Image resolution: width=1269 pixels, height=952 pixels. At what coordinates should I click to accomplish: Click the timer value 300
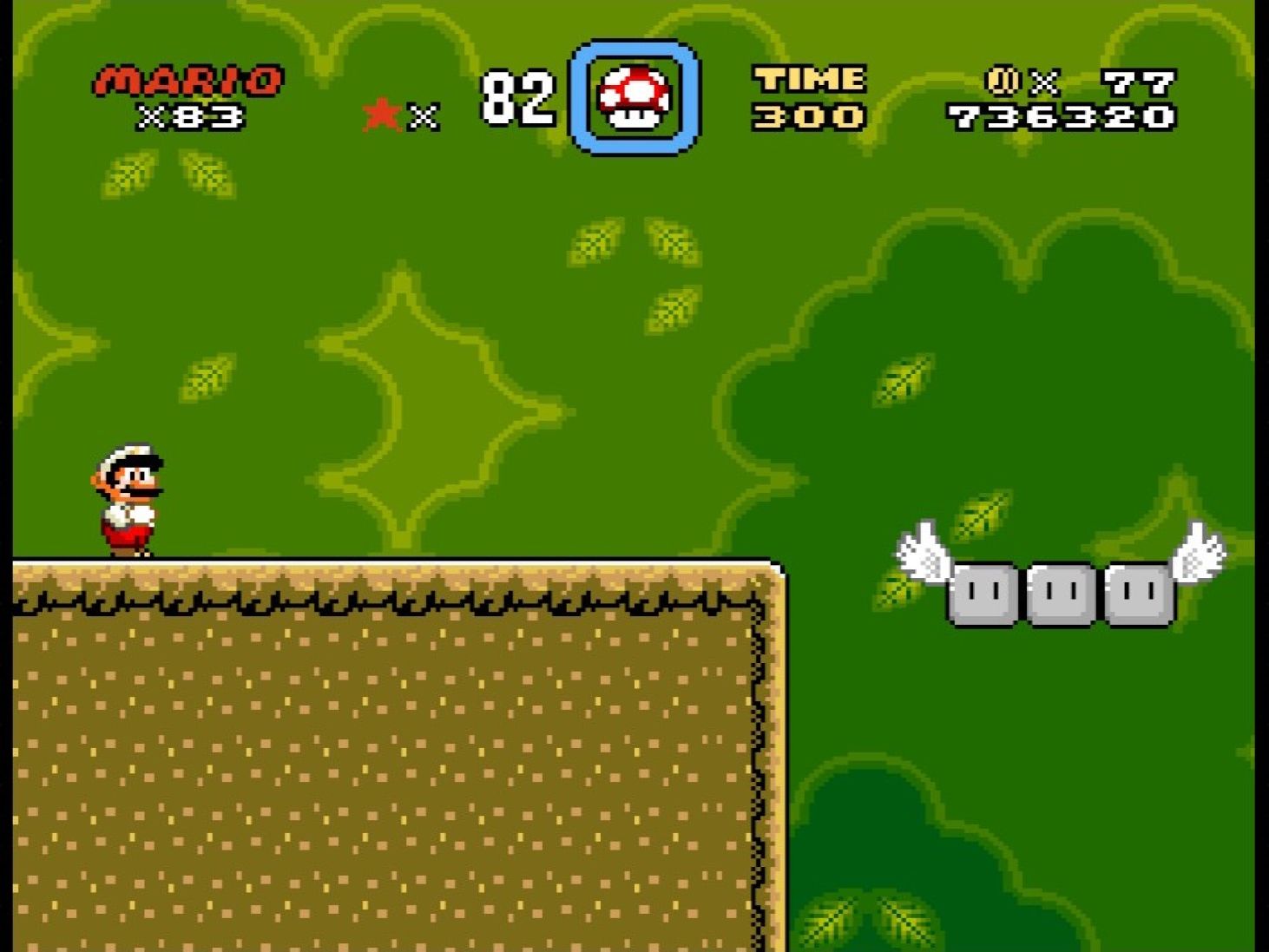810,116
